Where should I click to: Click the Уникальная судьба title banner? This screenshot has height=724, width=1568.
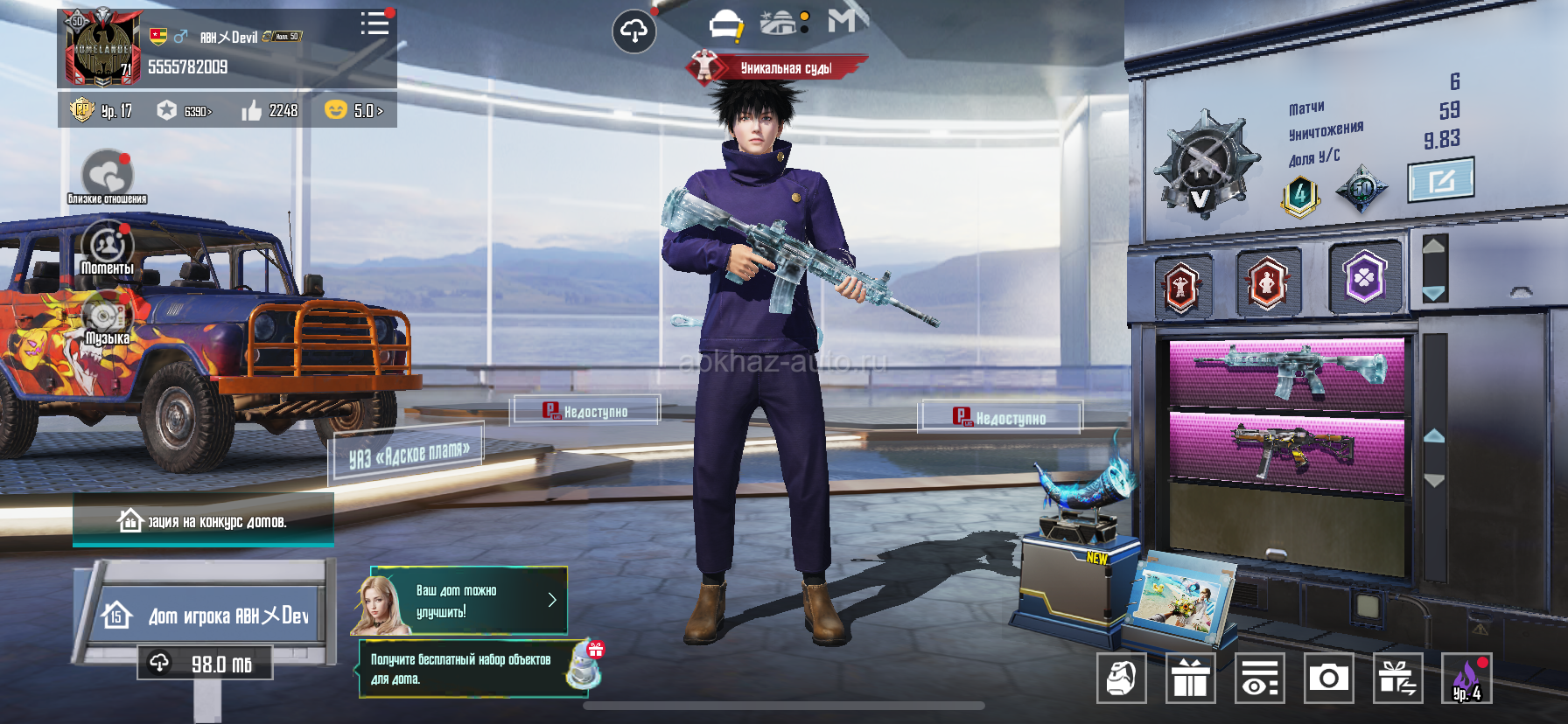point(778,67)
